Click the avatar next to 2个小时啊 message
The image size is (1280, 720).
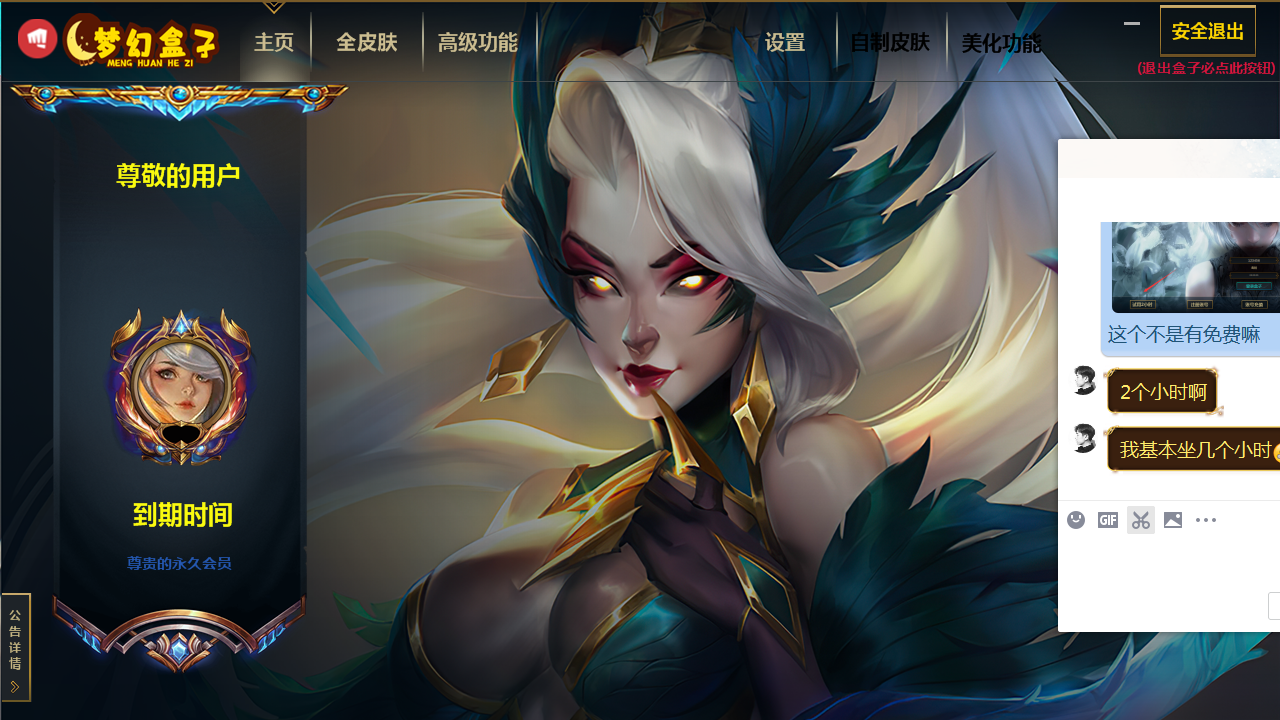(1084, 380)
